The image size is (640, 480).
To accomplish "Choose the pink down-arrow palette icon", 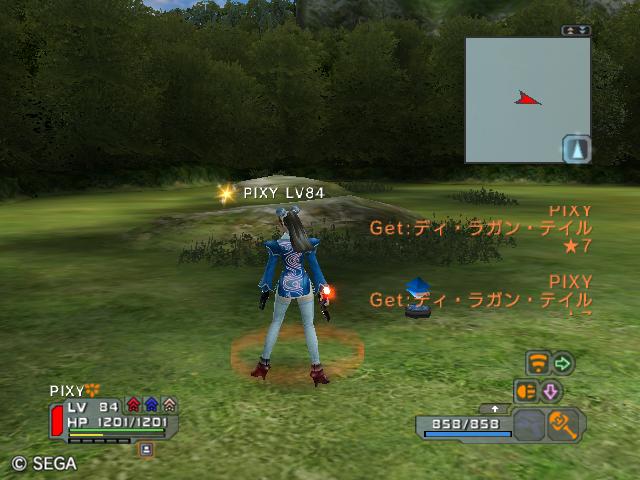I will pos(551,390).
